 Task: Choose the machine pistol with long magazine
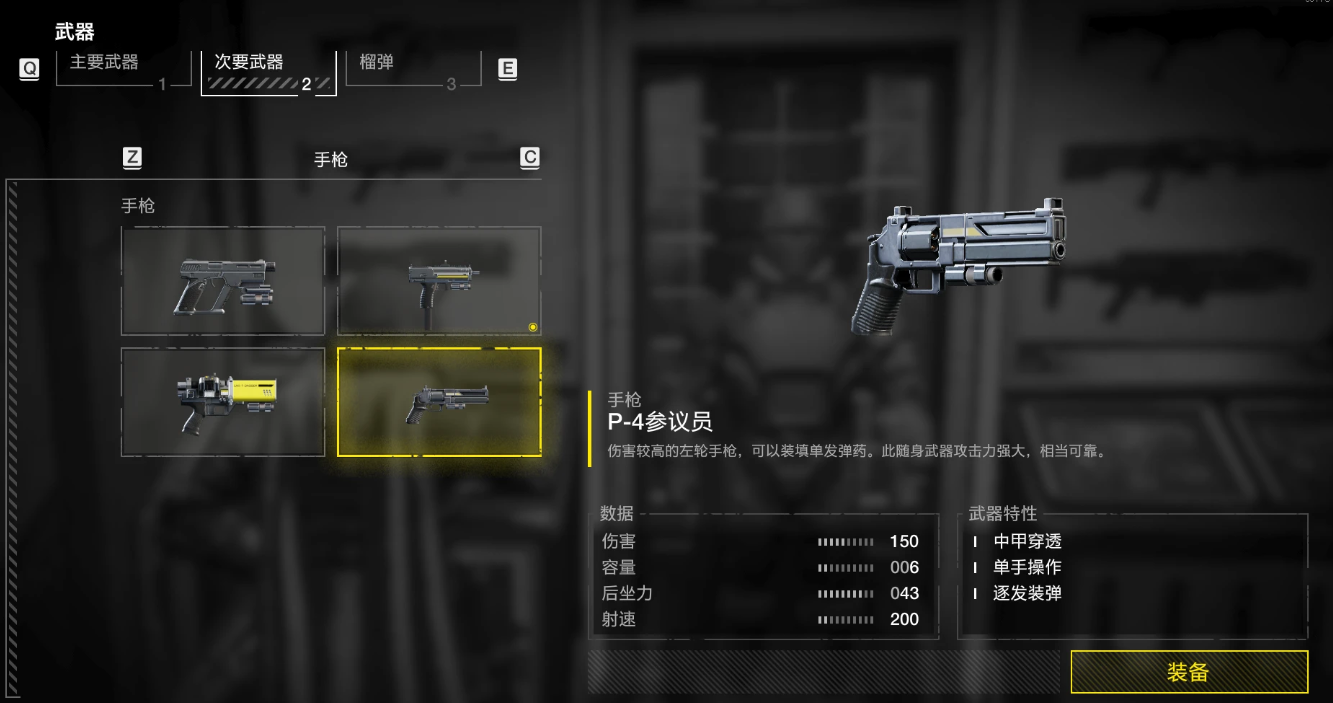click(439, 281)
